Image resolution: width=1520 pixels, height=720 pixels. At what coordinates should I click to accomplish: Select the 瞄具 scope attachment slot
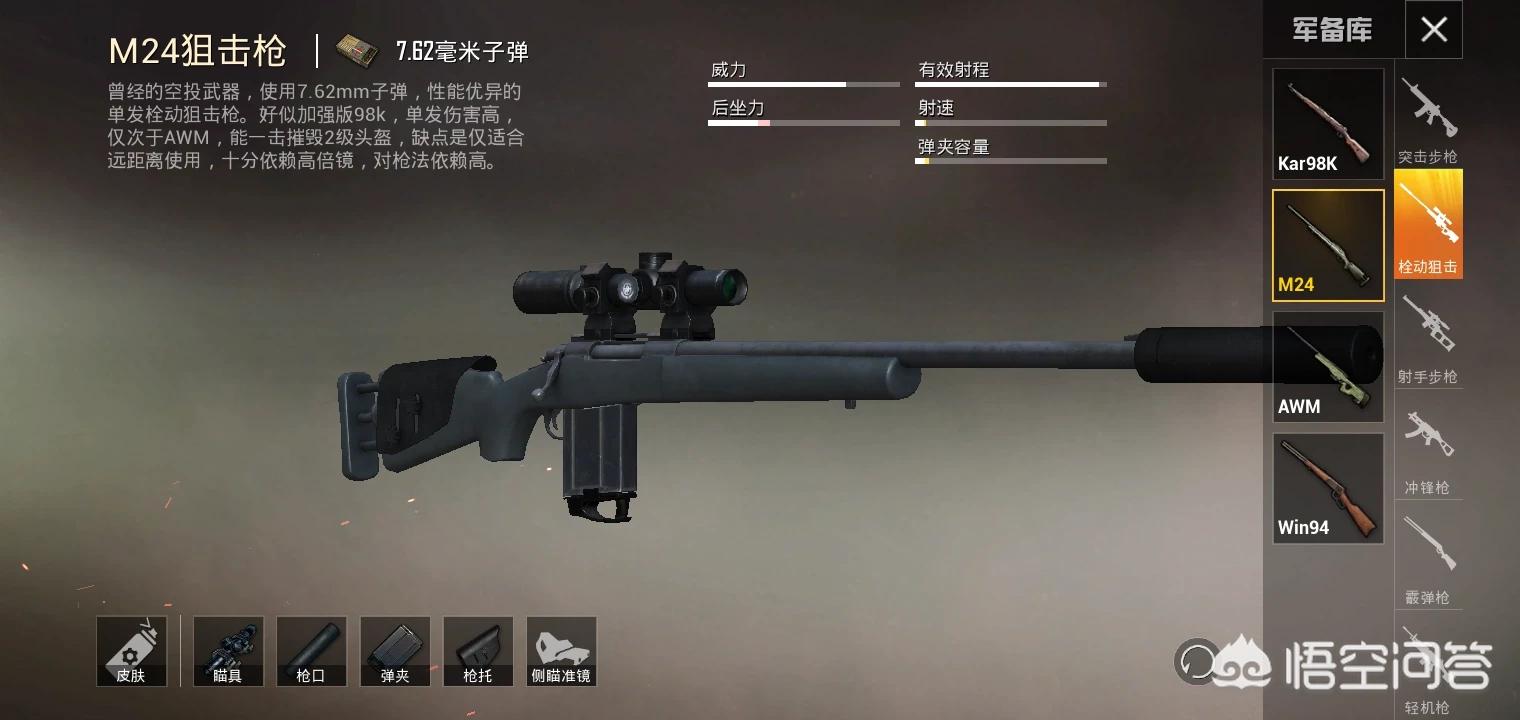pos(228,651)
